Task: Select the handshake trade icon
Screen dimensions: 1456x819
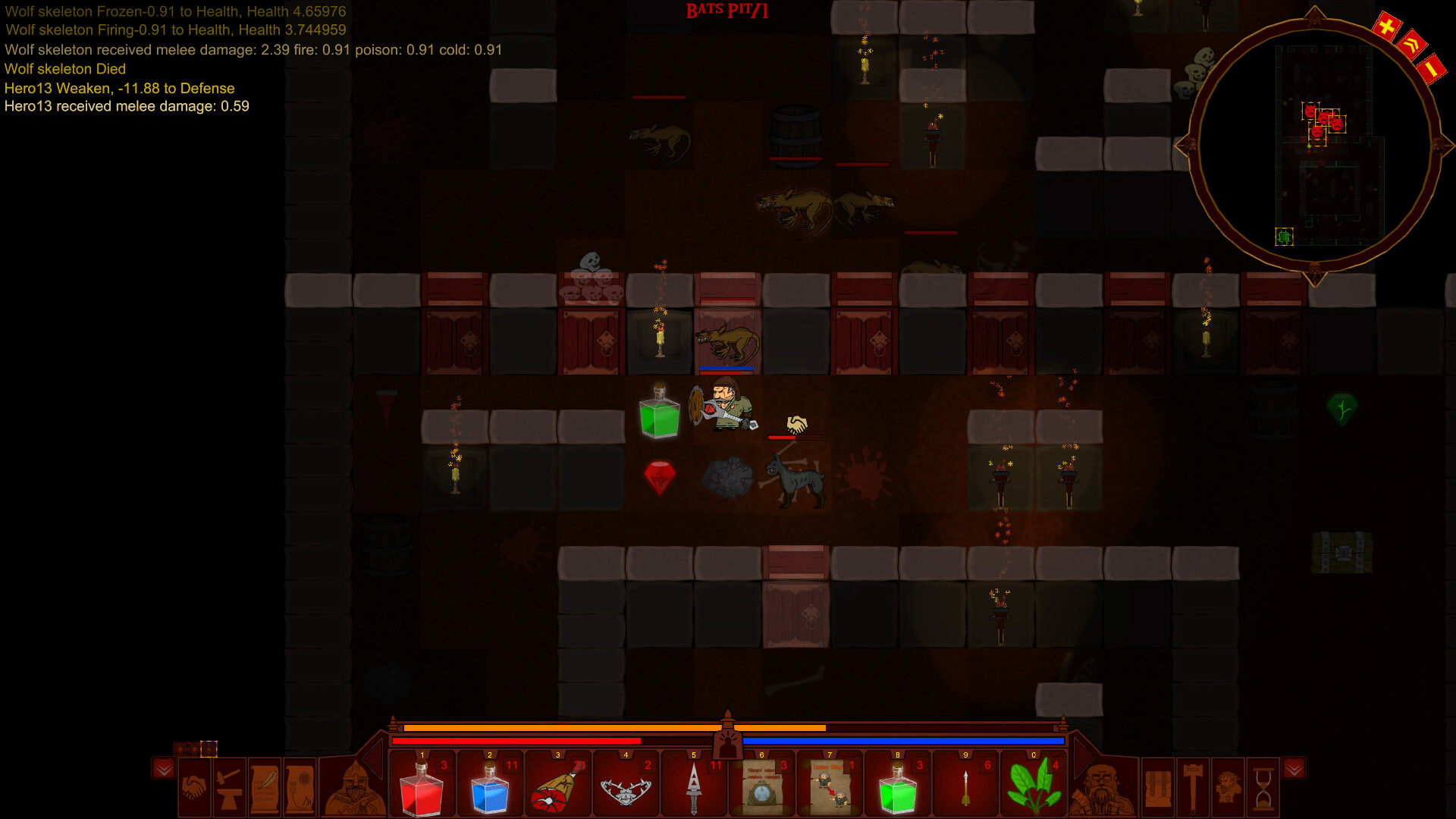Action: [x=194, y=789]
